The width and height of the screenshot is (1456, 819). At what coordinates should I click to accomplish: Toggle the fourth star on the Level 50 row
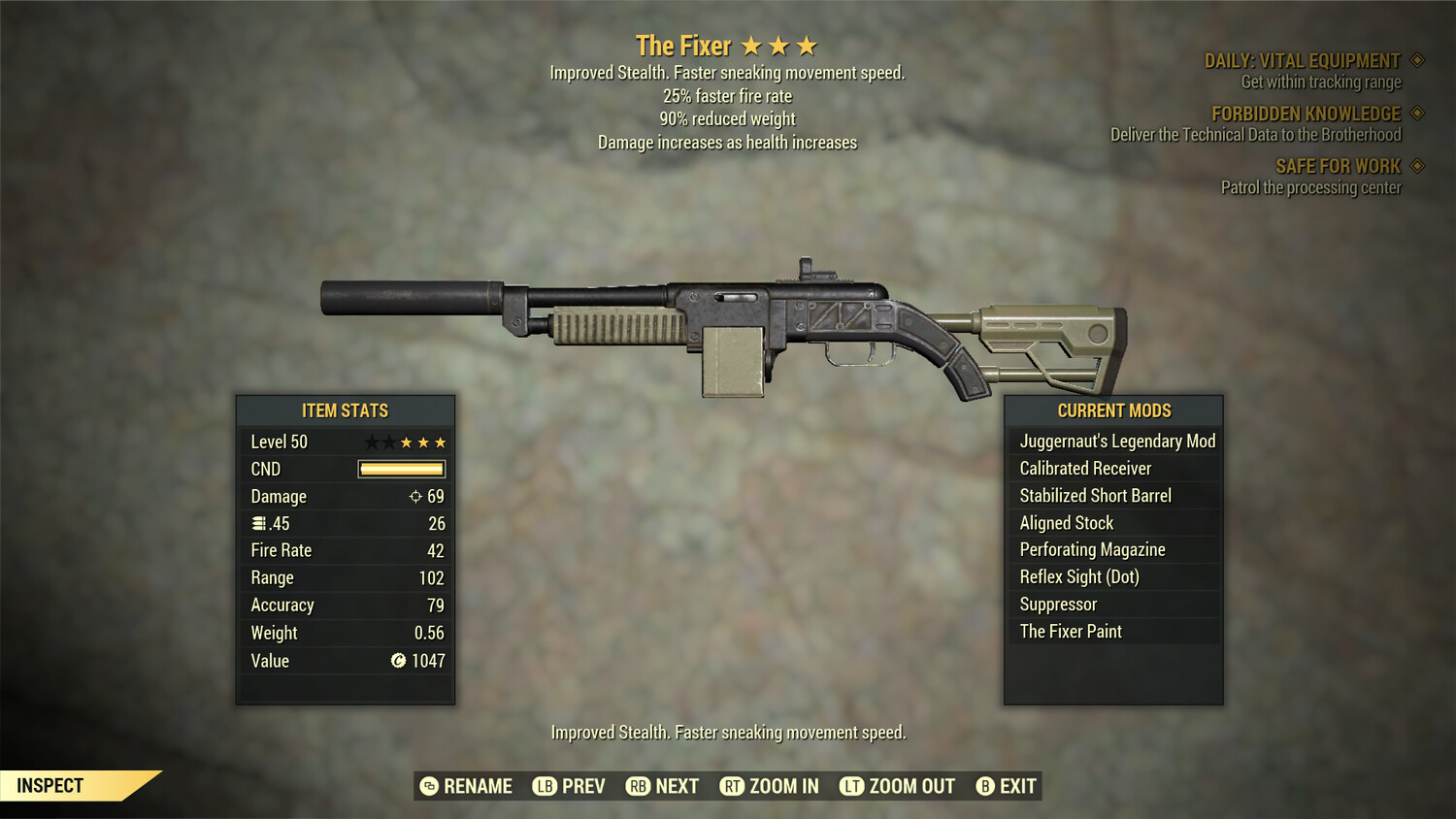click(x=423, y=442)
